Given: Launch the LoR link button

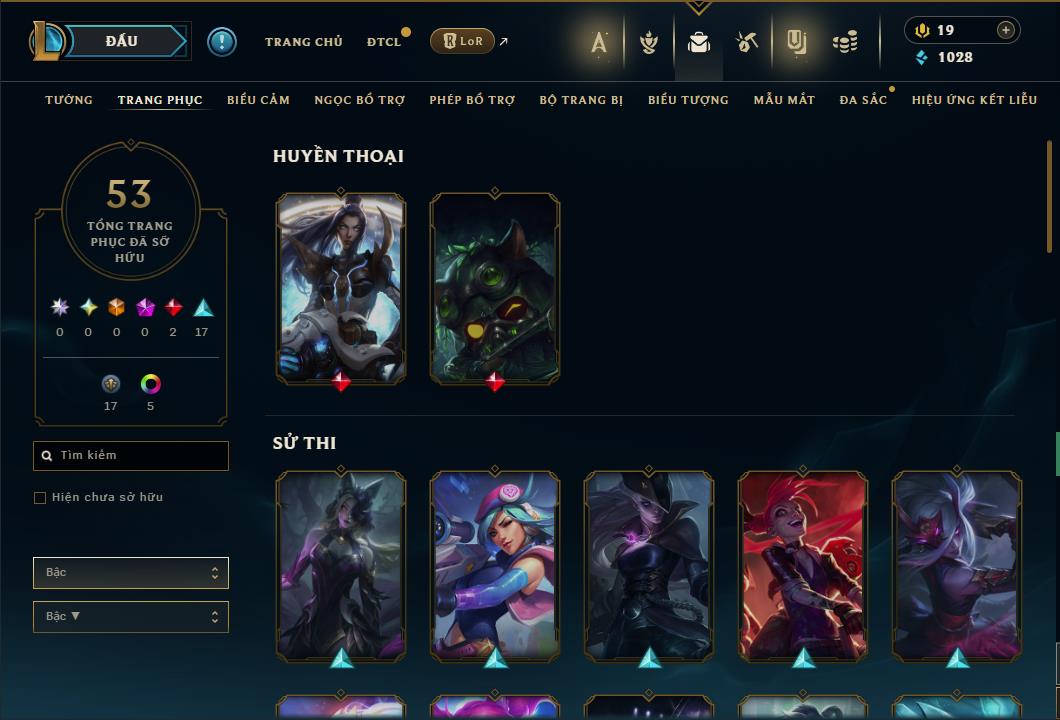Looking at the screenshot, I should (x=461, y=41).
